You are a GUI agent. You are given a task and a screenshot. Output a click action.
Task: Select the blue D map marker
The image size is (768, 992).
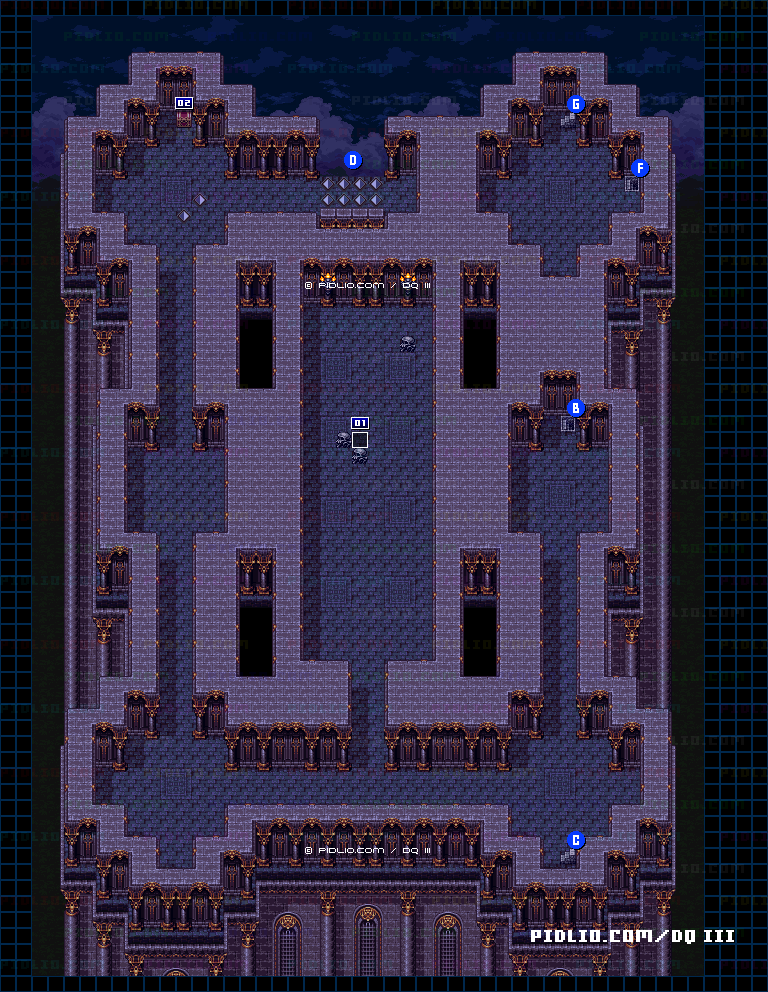click(x=352, y=160)
